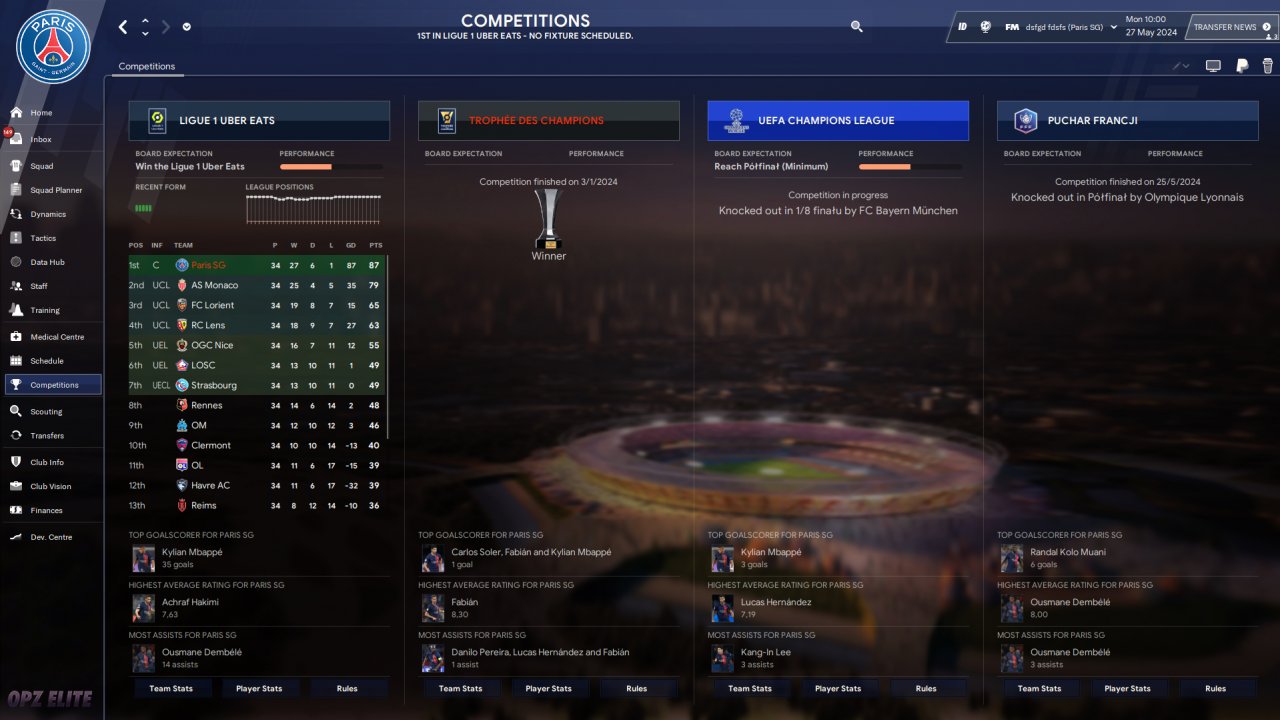Click the Paris Saint-Germain club badge
This screenshot has width=1280, height=720.
coord(53,47)
